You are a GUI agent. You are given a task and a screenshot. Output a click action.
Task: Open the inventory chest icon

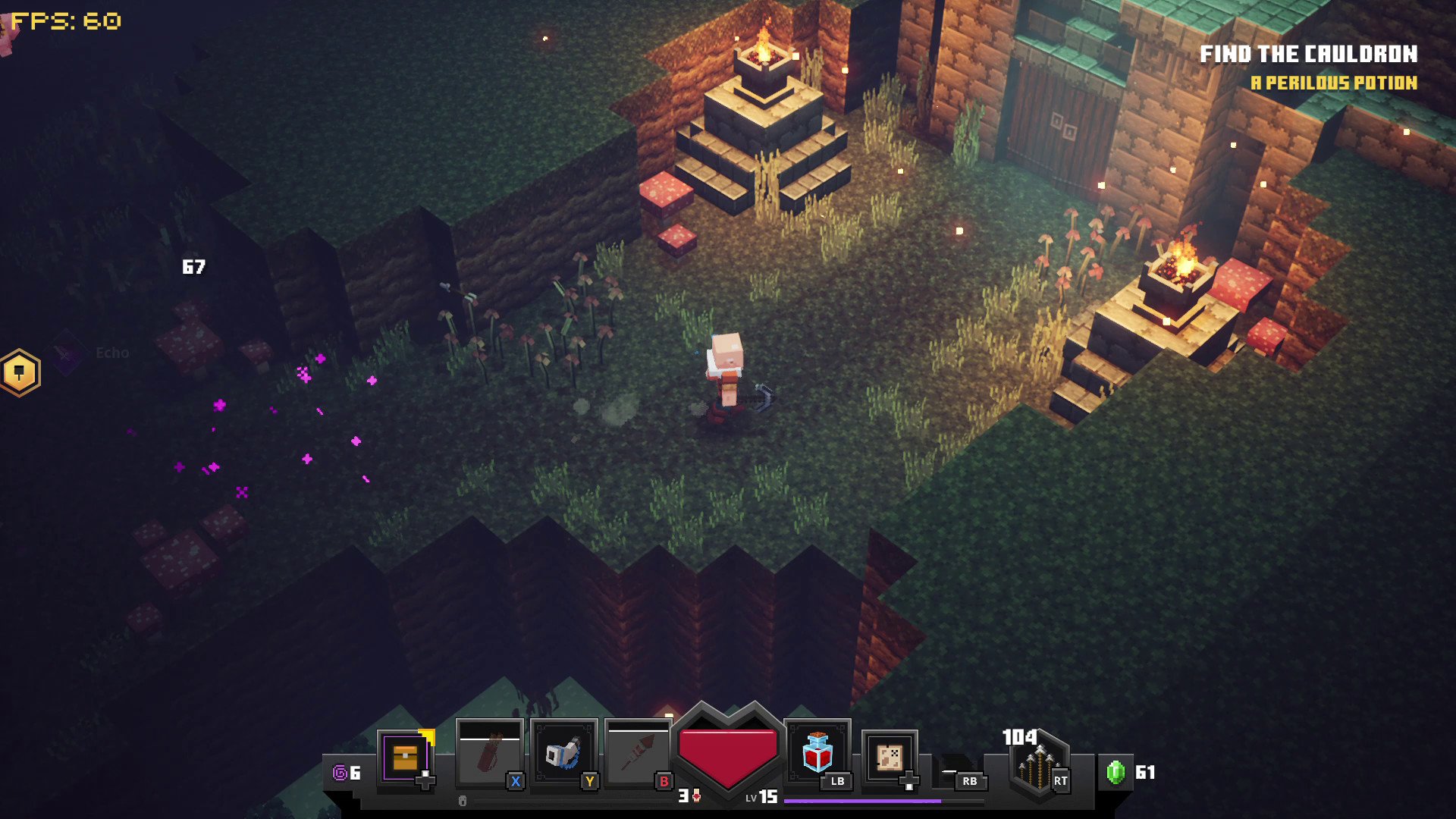406,757
